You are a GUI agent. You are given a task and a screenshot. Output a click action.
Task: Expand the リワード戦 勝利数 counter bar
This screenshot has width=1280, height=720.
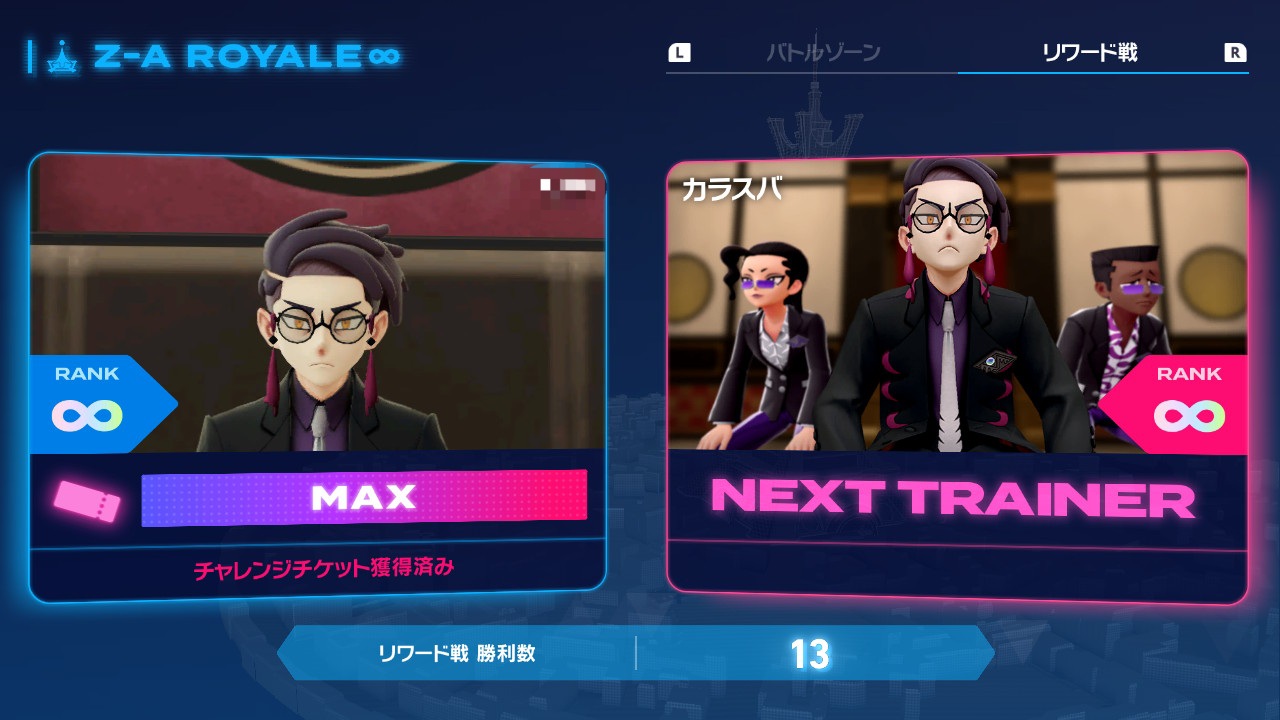[640, 652]
